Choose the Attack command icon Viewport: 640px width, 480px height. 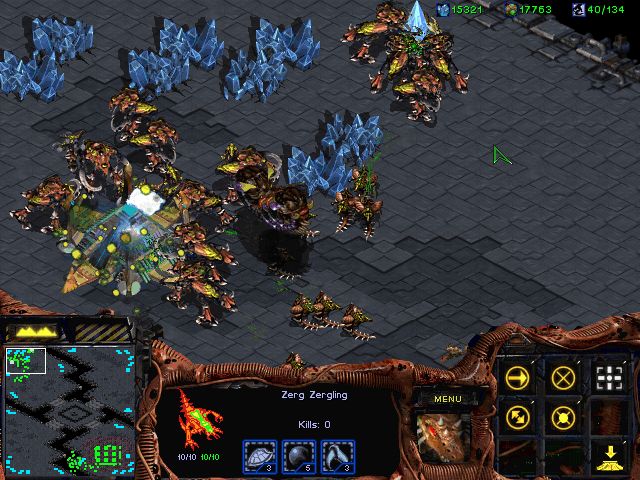coord(608,377)
